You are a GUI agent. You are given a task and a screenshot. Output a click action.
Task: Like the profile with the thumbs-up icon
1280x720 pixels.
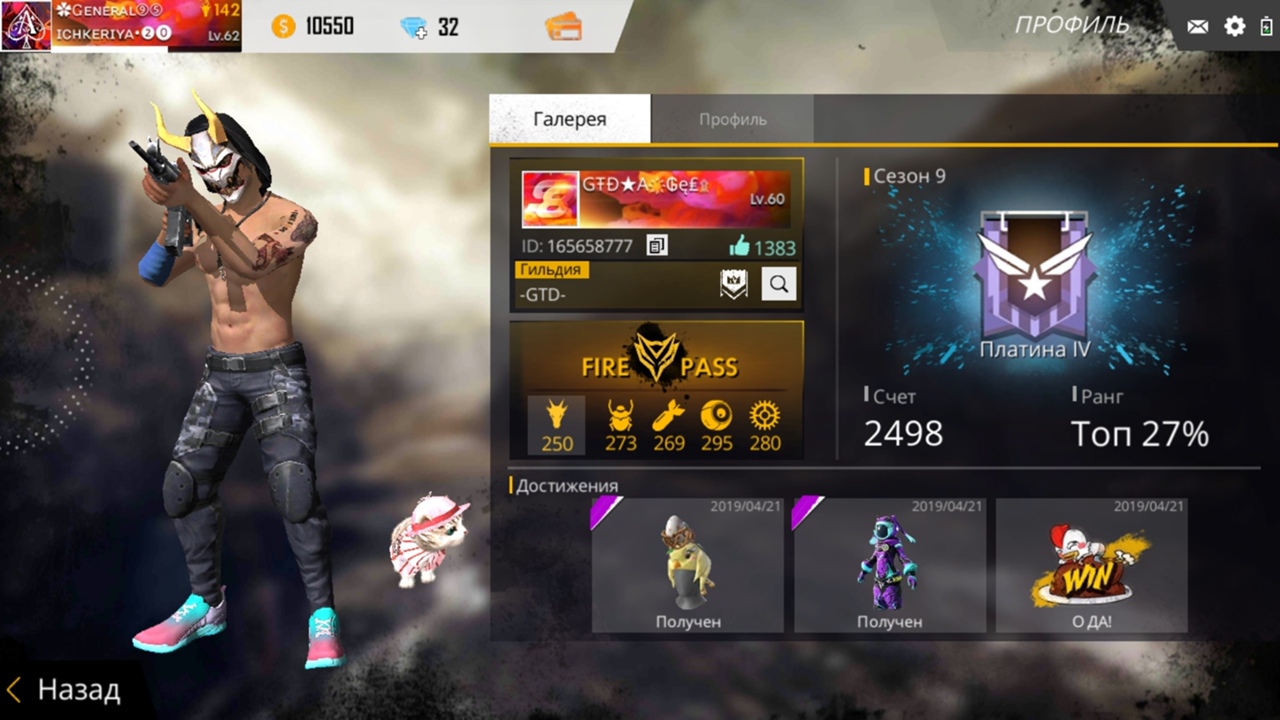coord(739,246)
